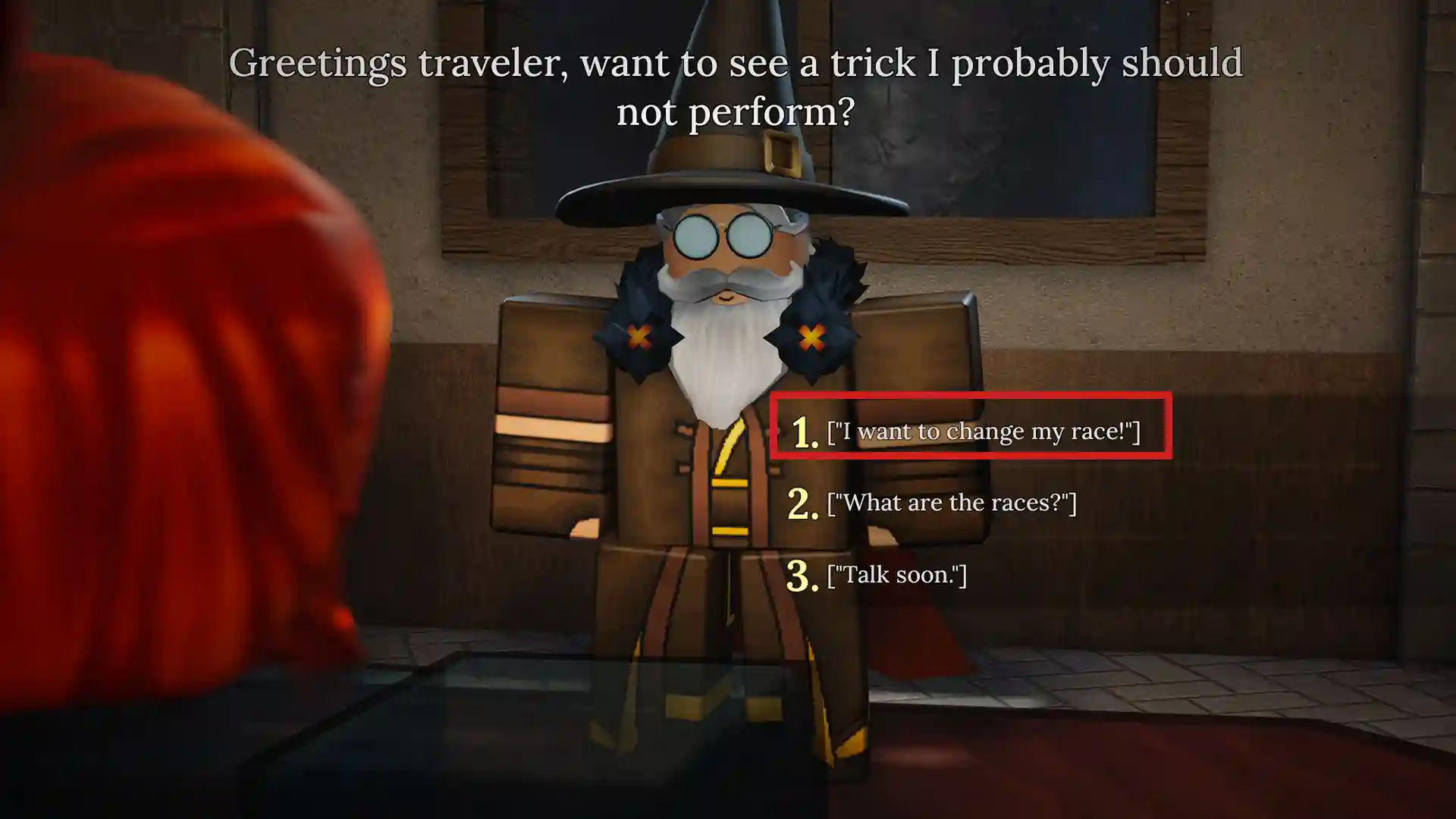
Task: Click the yellow number 3 beside third option
Action: tap(802, 574)
